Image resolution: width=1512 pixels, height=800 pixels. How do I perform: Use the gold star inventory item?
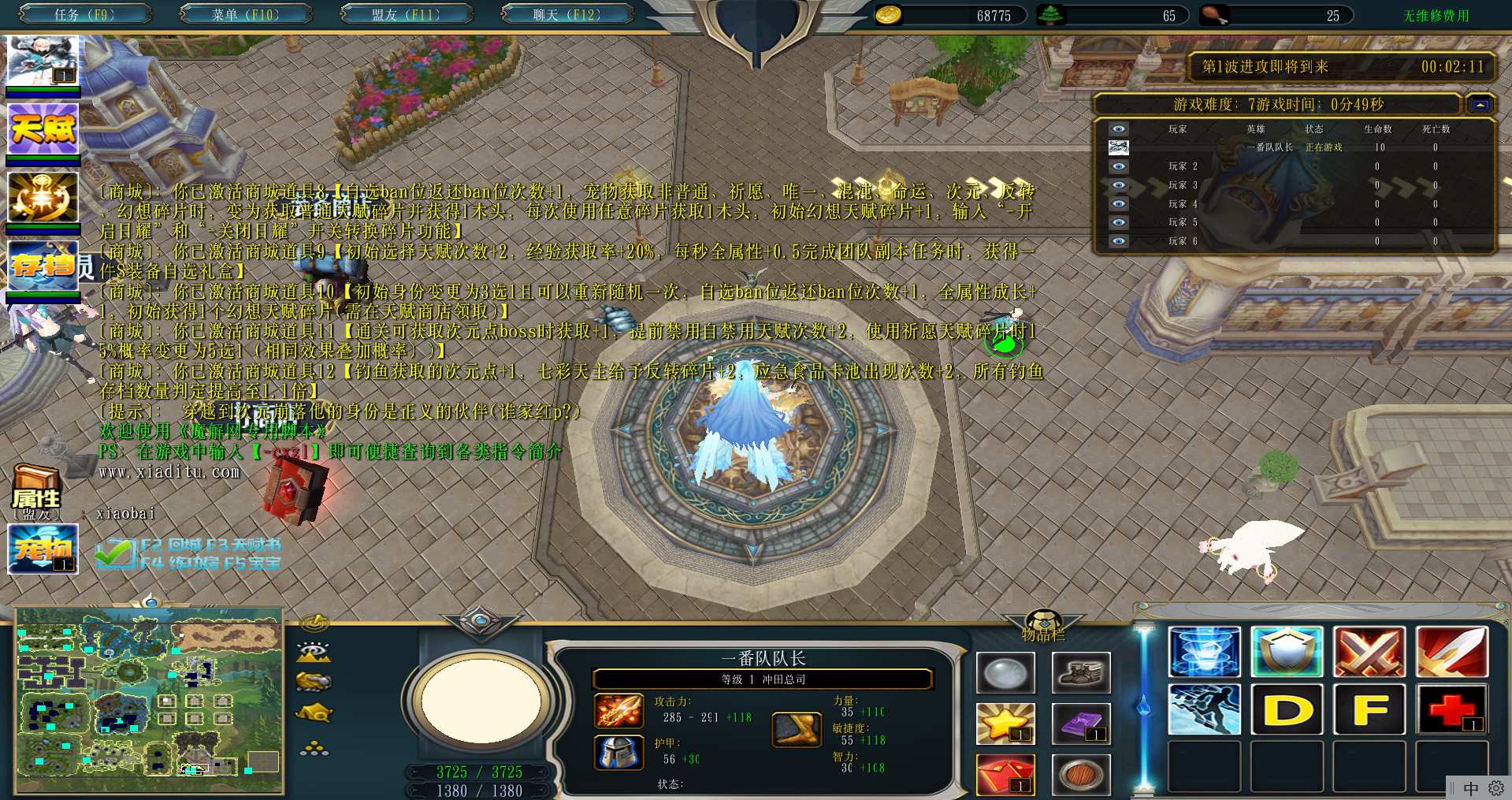1005,724
